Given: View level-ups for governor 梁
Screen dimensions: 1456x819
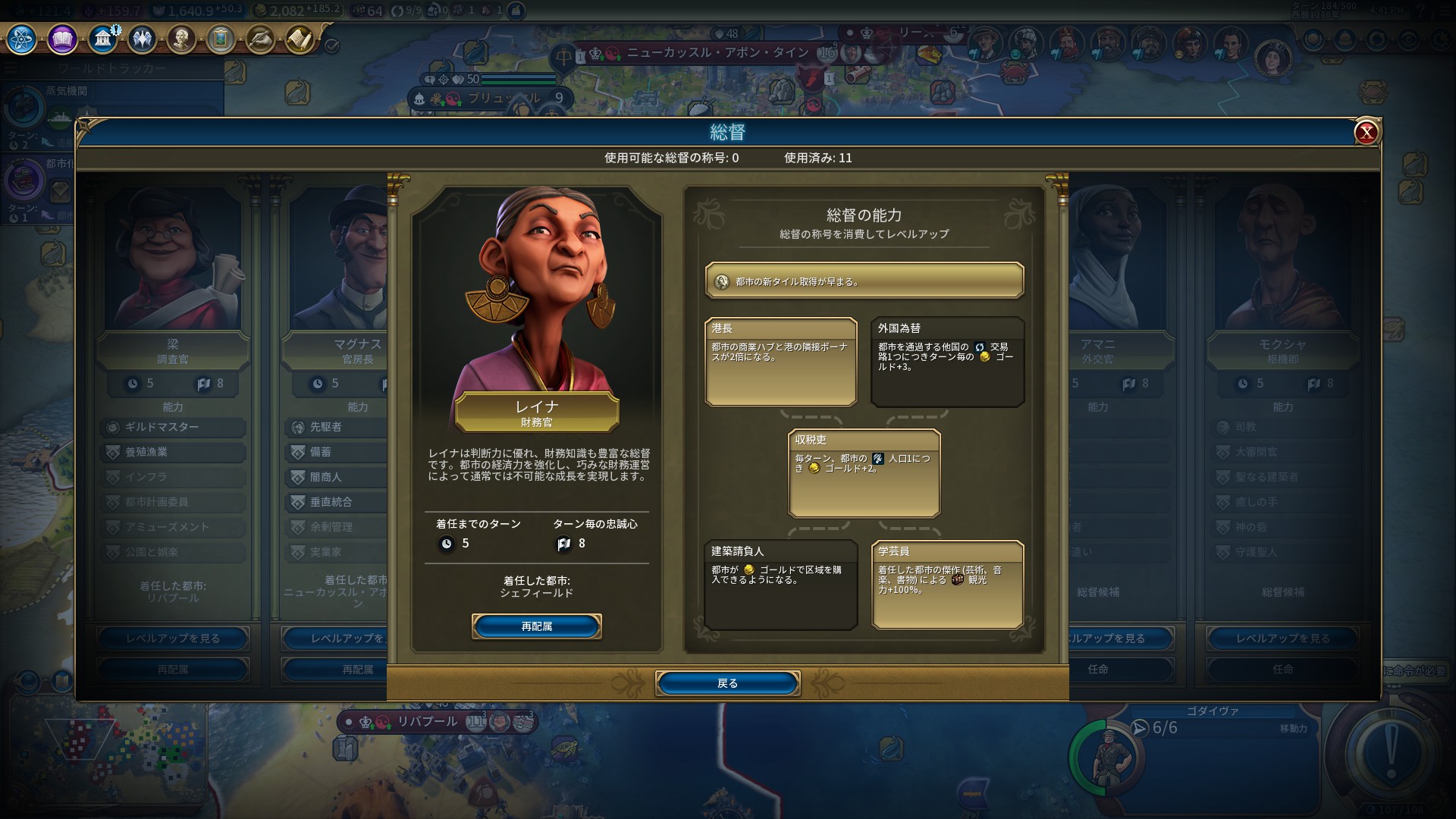Looking at the screenshot, I should (x=173, y=639).
